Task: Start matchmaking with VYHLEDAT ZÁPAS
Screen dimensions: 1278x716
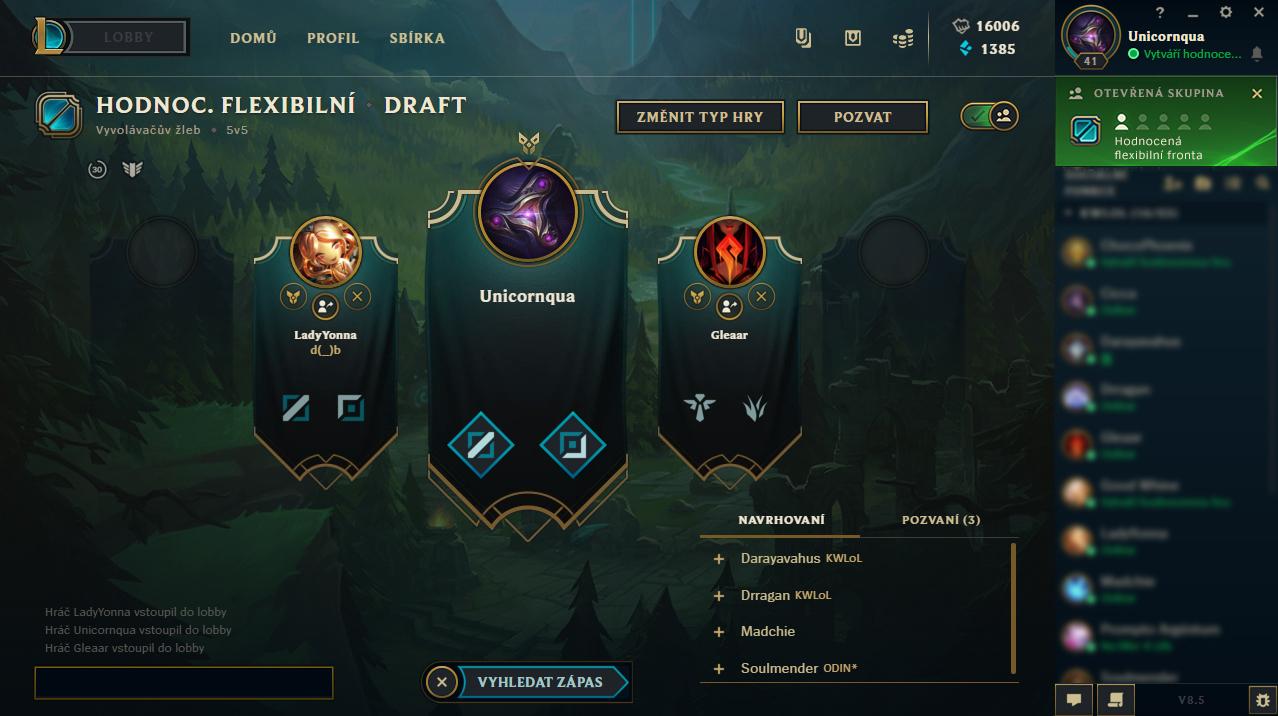Action: (541, 682)
